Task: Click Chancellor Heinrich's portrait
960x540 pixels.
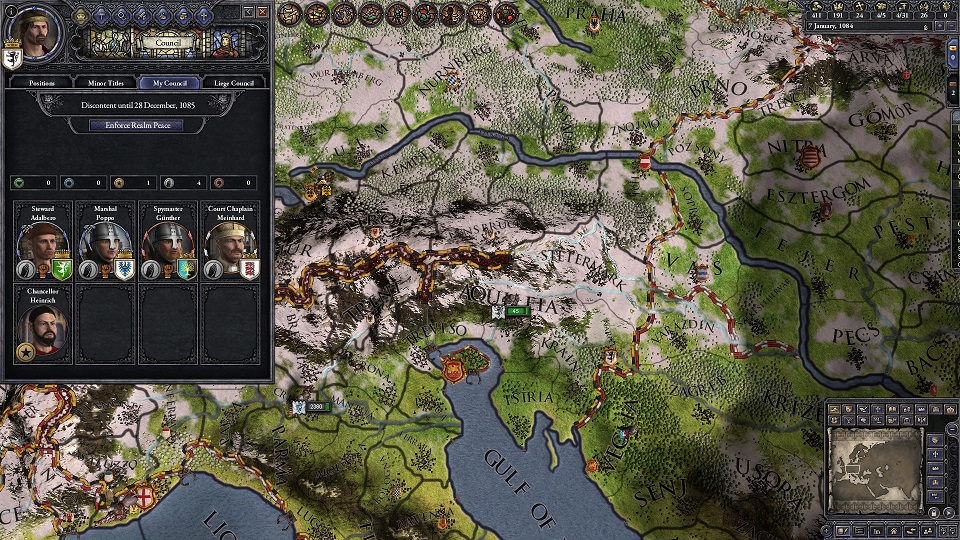Action: coord(42,327)
